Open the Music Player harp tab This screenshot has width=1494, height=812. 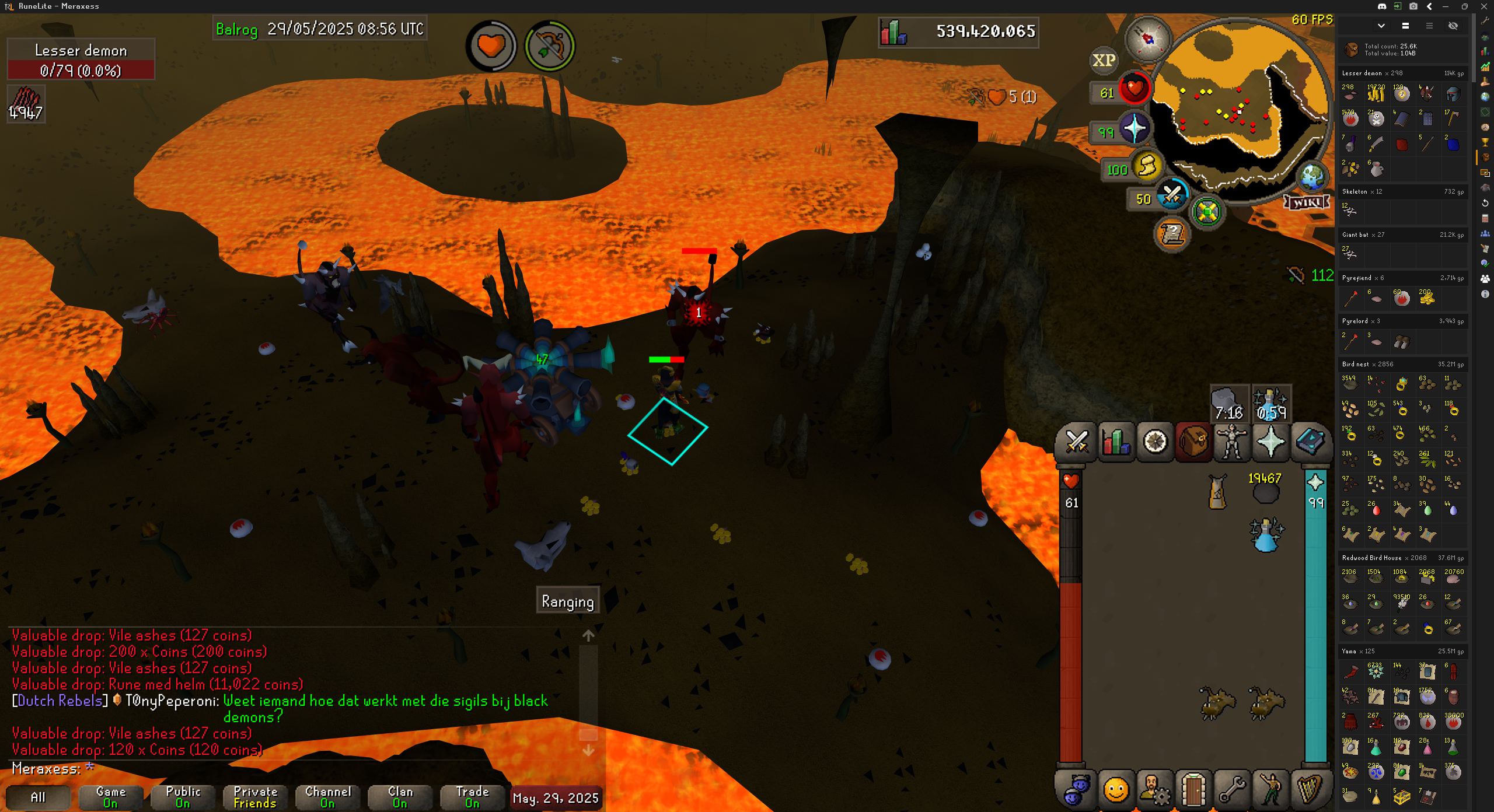pyautogui.click(x=1310, y=790)
